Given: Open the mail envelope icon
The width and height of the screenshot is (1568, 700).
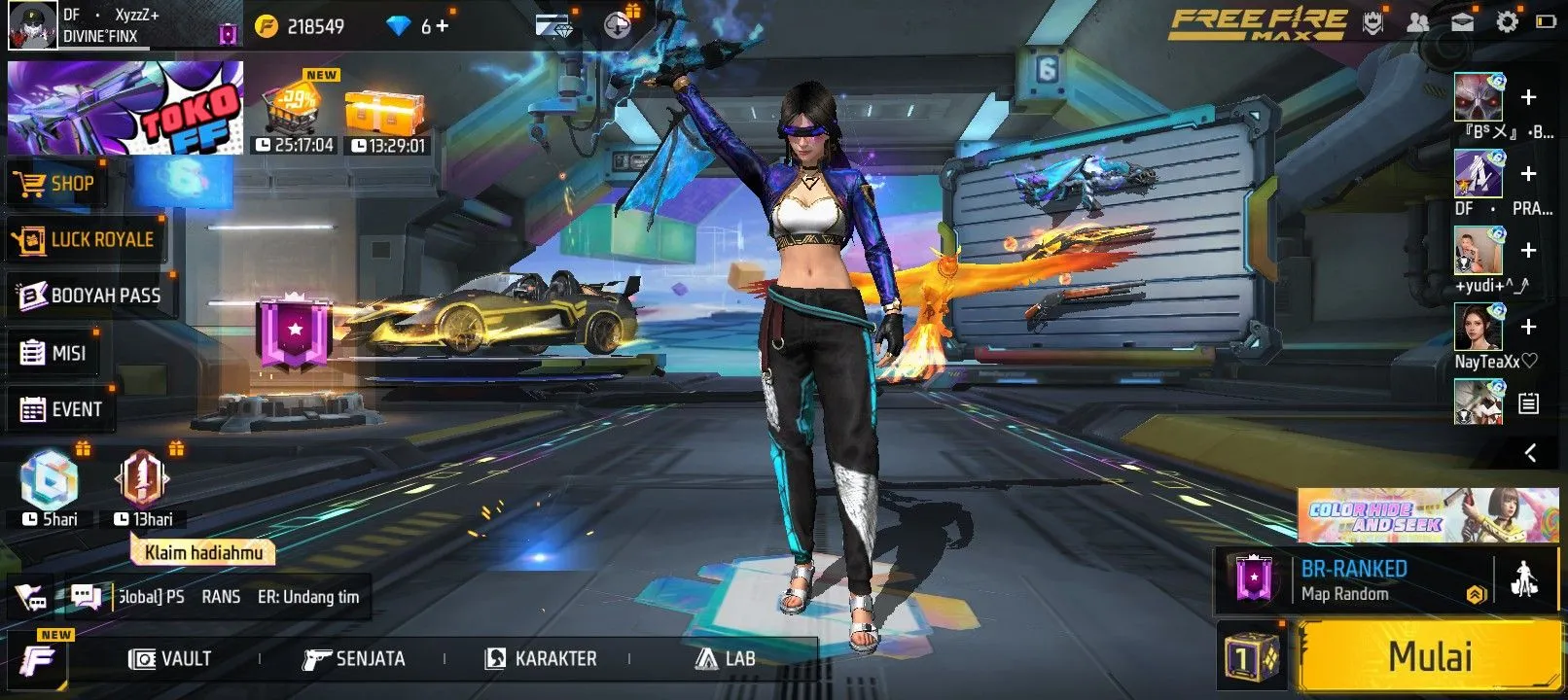Looking at the screenshot, I should pyautogui.click(x=1462, y=22).
